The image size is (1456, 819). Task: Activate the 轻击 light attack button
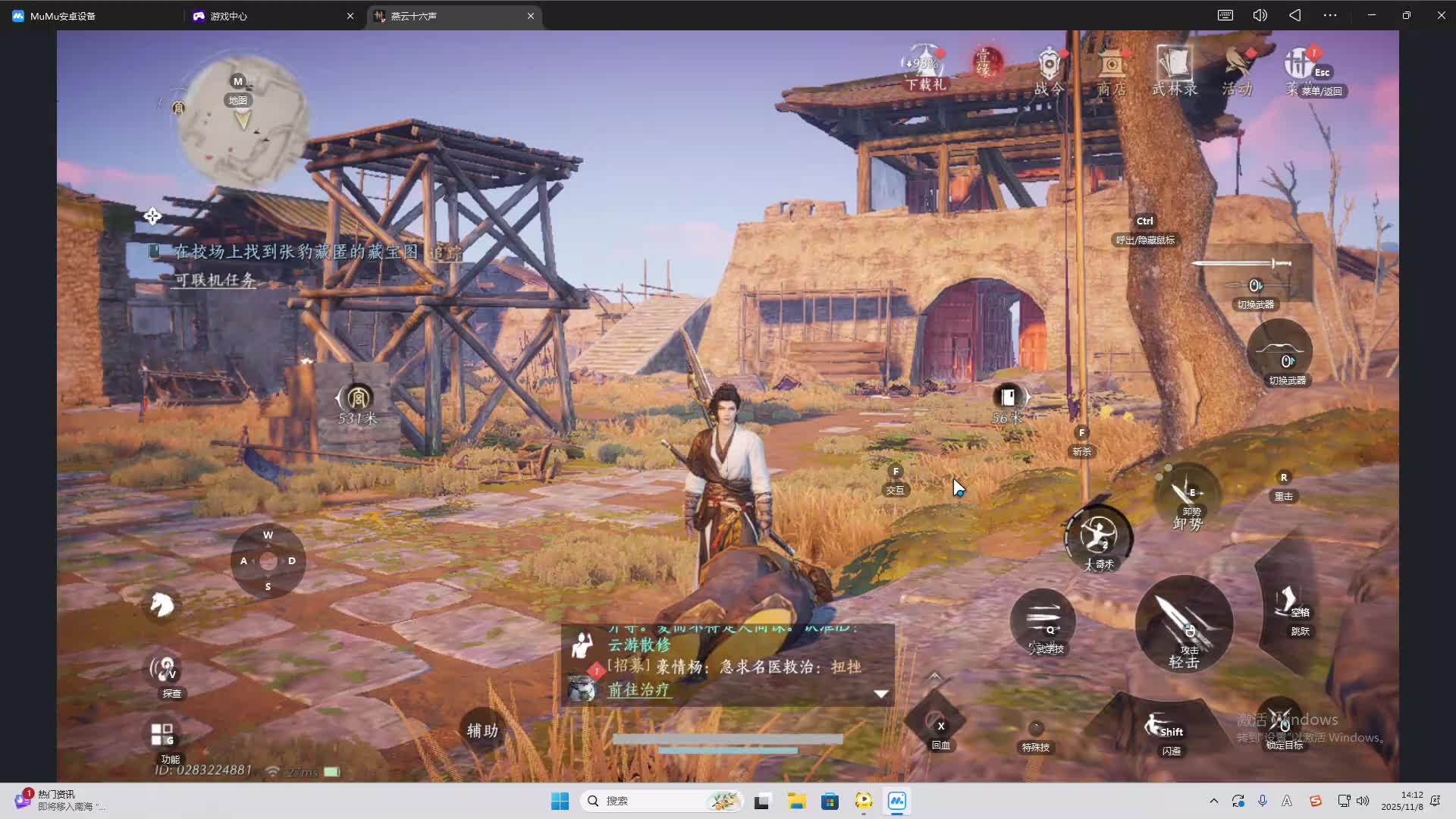[1184, 624]
